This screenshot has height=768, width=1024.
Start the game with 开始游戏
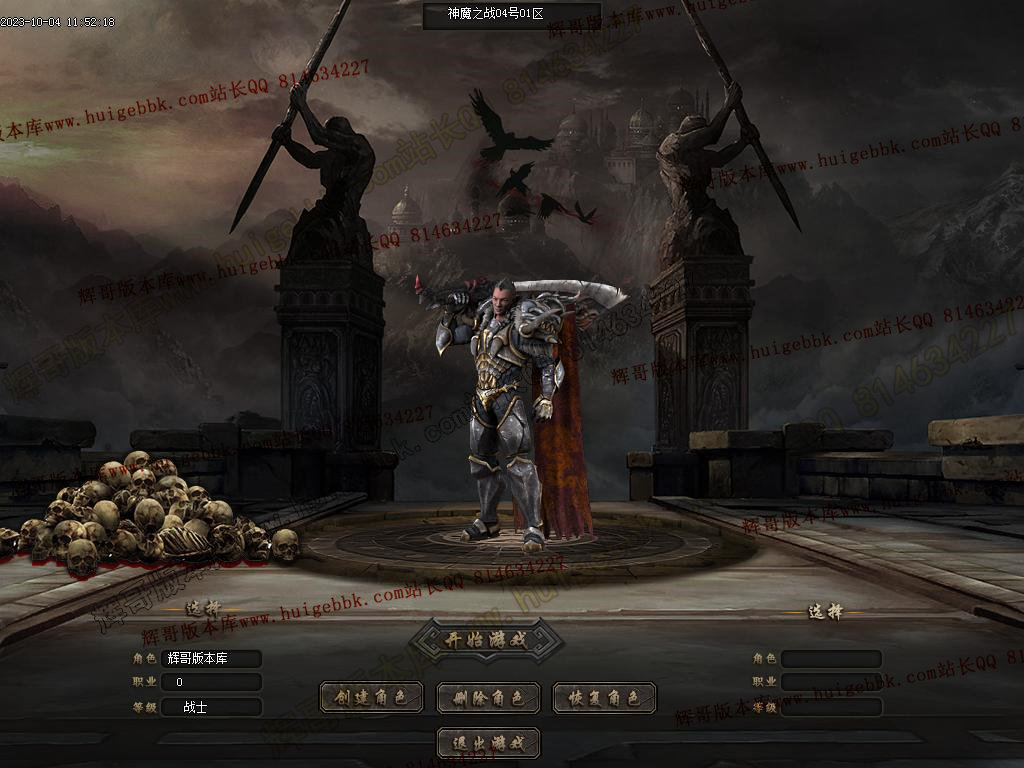coord(486,640)
